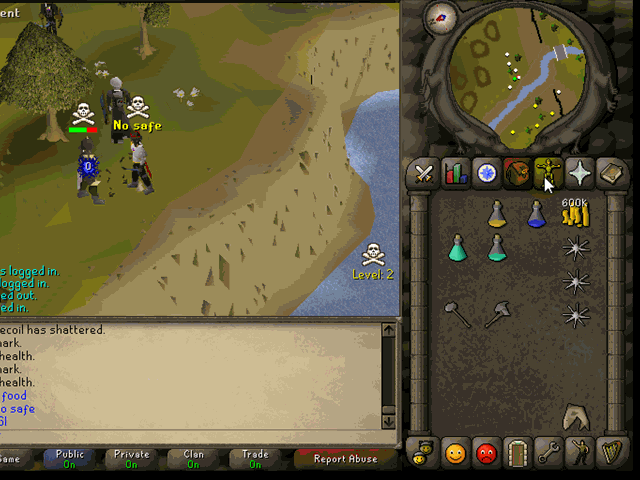Switch to the Stats bar chart tab

point(455,174)
